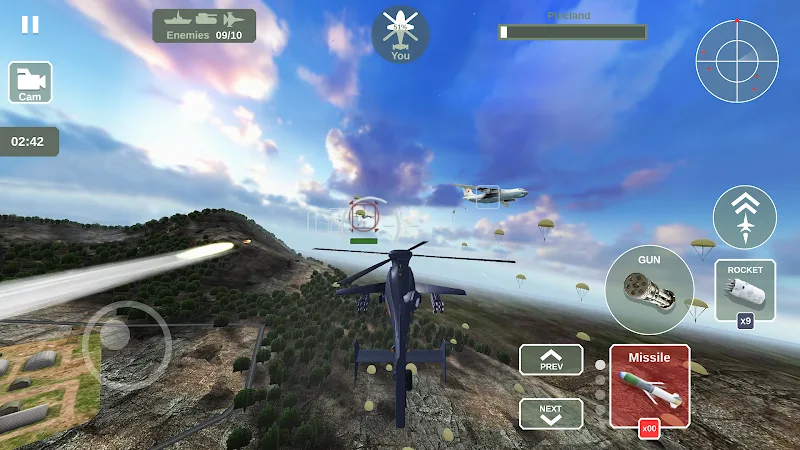Screen dimensions: 800x450
Task: Fire the Missile weapon
Action: point(649,385)
